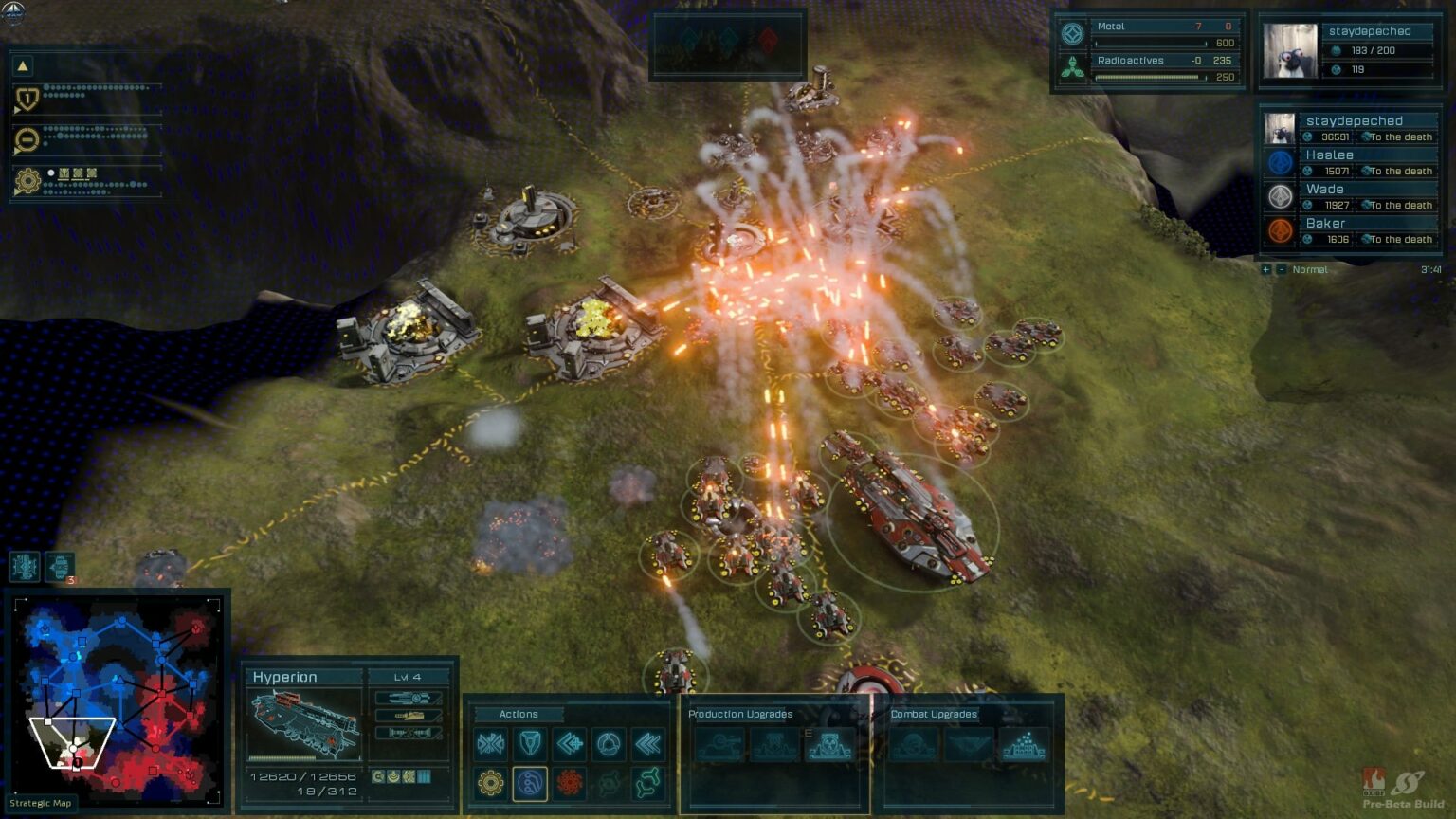Viewport: 1456px width, 819px height.
Task: Activate the circular-arrows action icon
Action: [x=610, y=744]
